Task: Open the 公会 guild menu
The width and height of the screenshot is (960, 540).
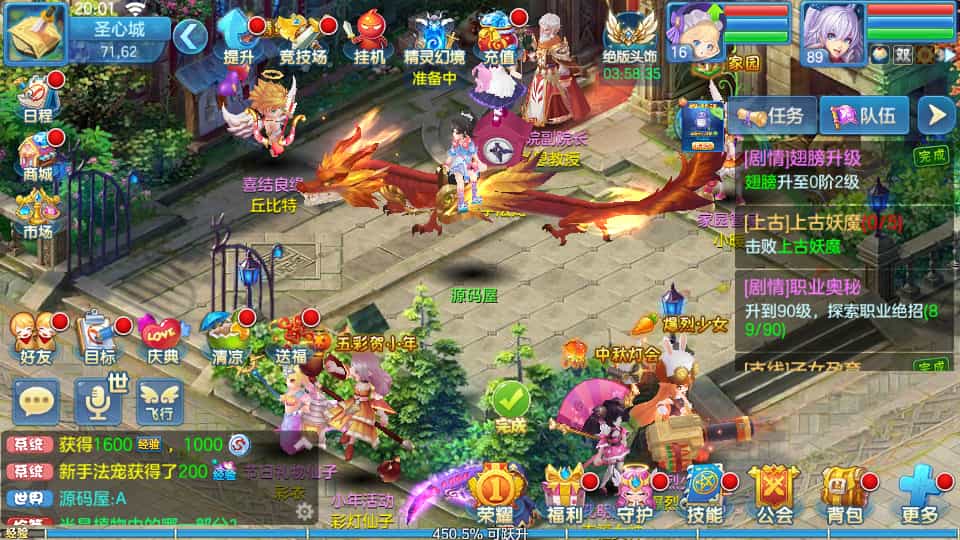Action: pyautogui.click(x=774, y=494)
